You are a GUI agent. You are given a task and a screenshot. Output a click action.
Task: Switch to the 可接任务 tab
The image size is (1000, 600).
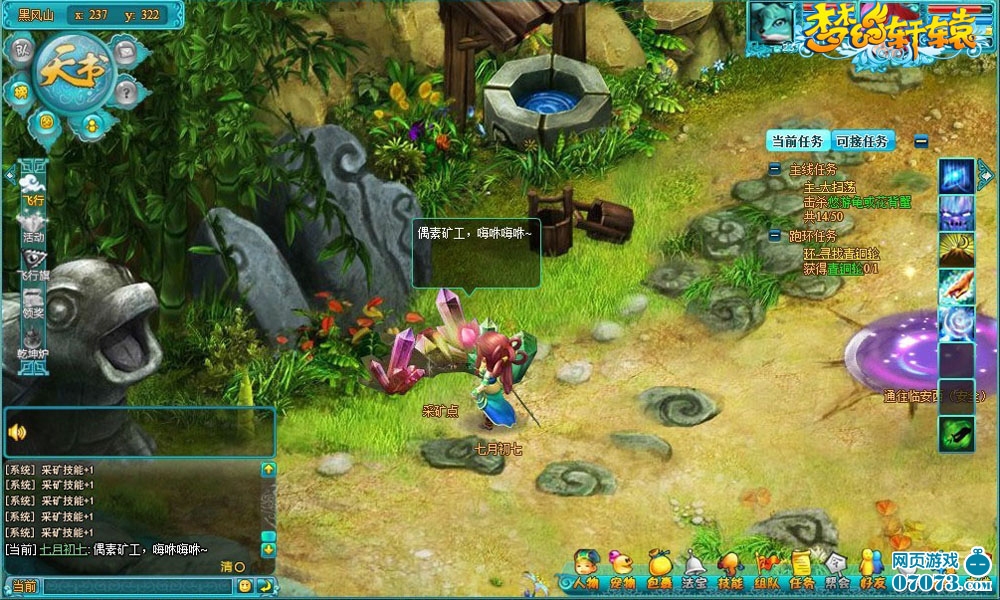862,141
